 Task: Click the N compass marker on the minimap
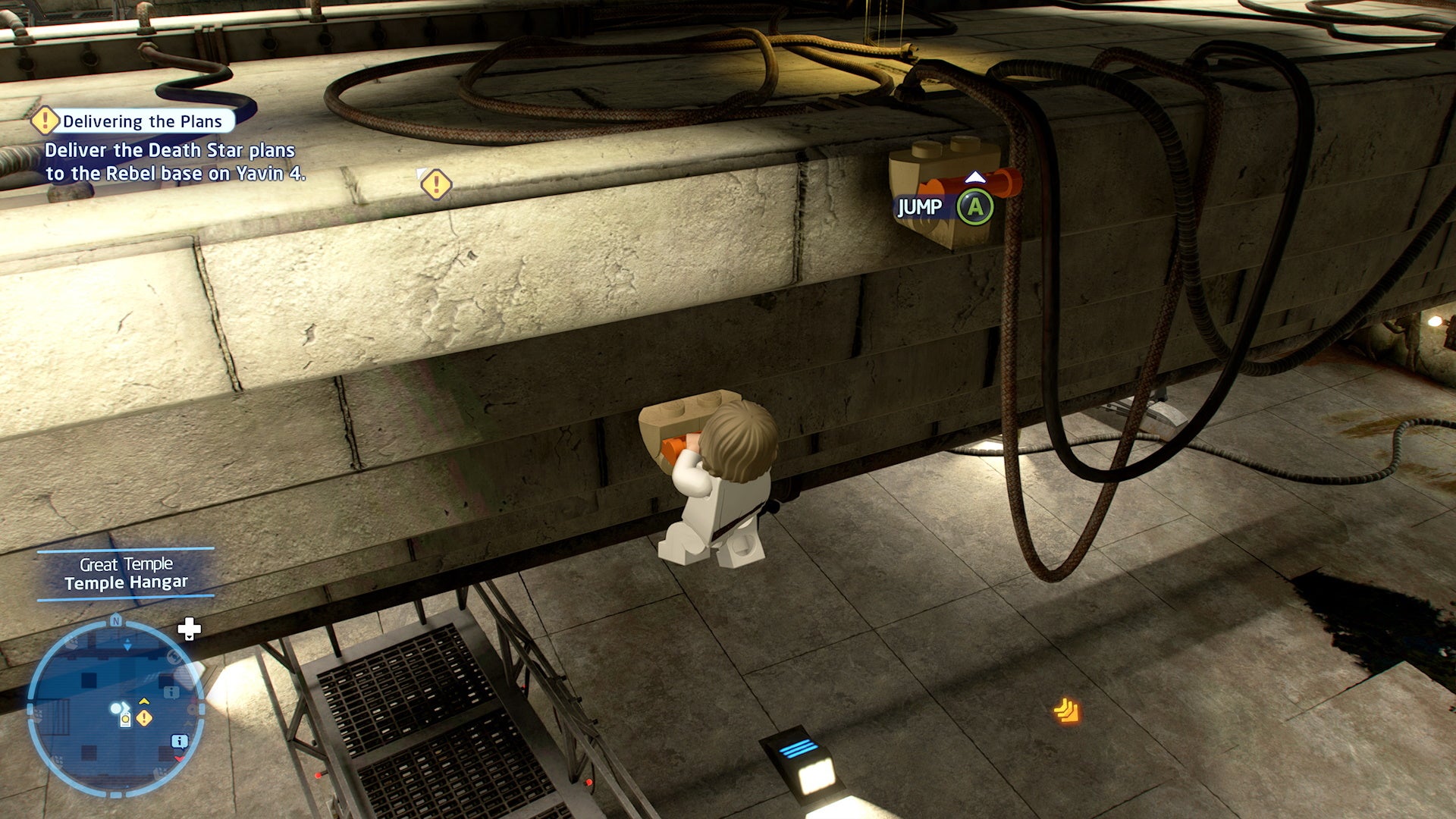click(x=115, y=621)
